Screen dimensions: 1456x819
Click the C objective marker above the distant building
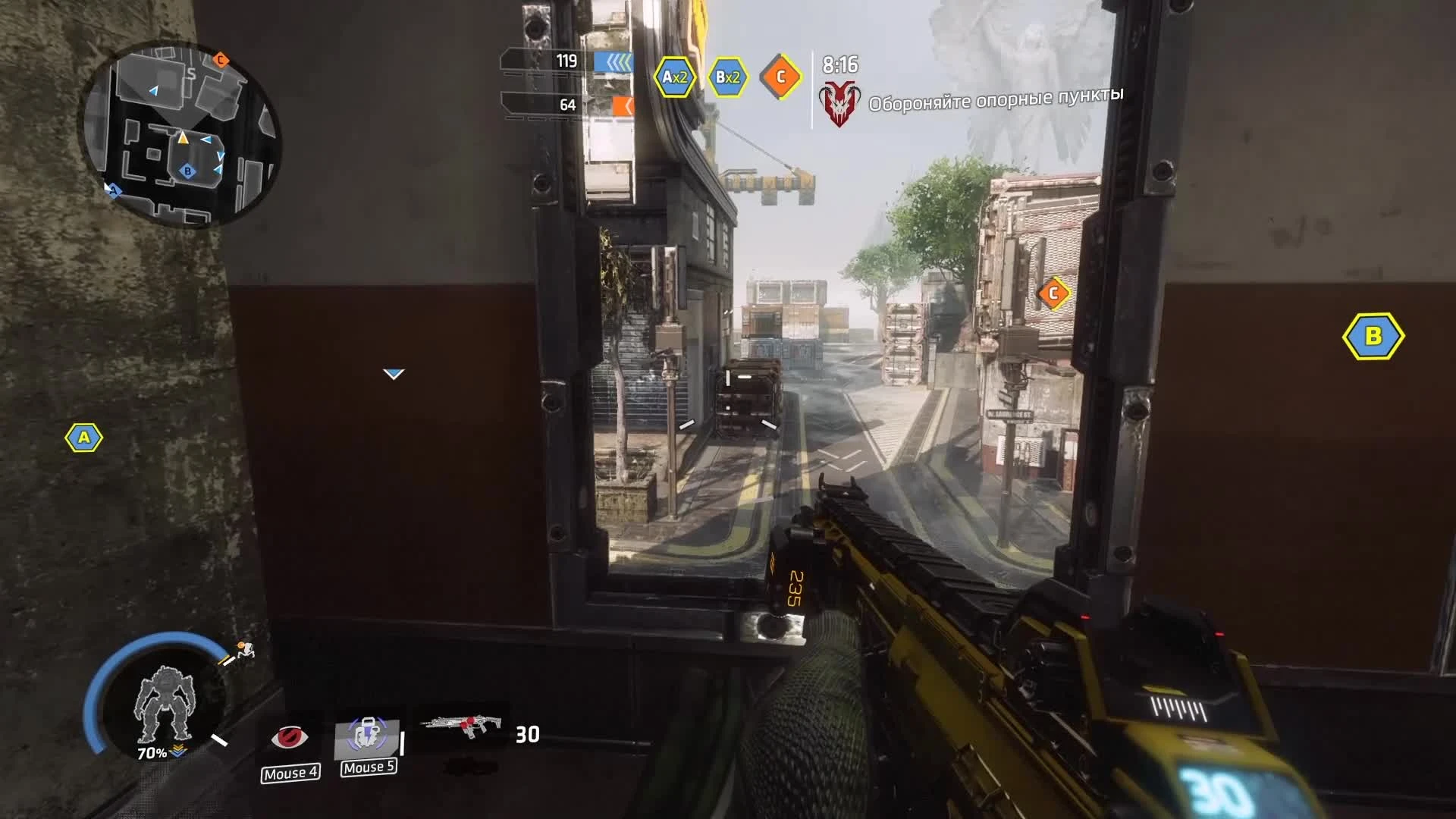click(x=1053, y=291)
